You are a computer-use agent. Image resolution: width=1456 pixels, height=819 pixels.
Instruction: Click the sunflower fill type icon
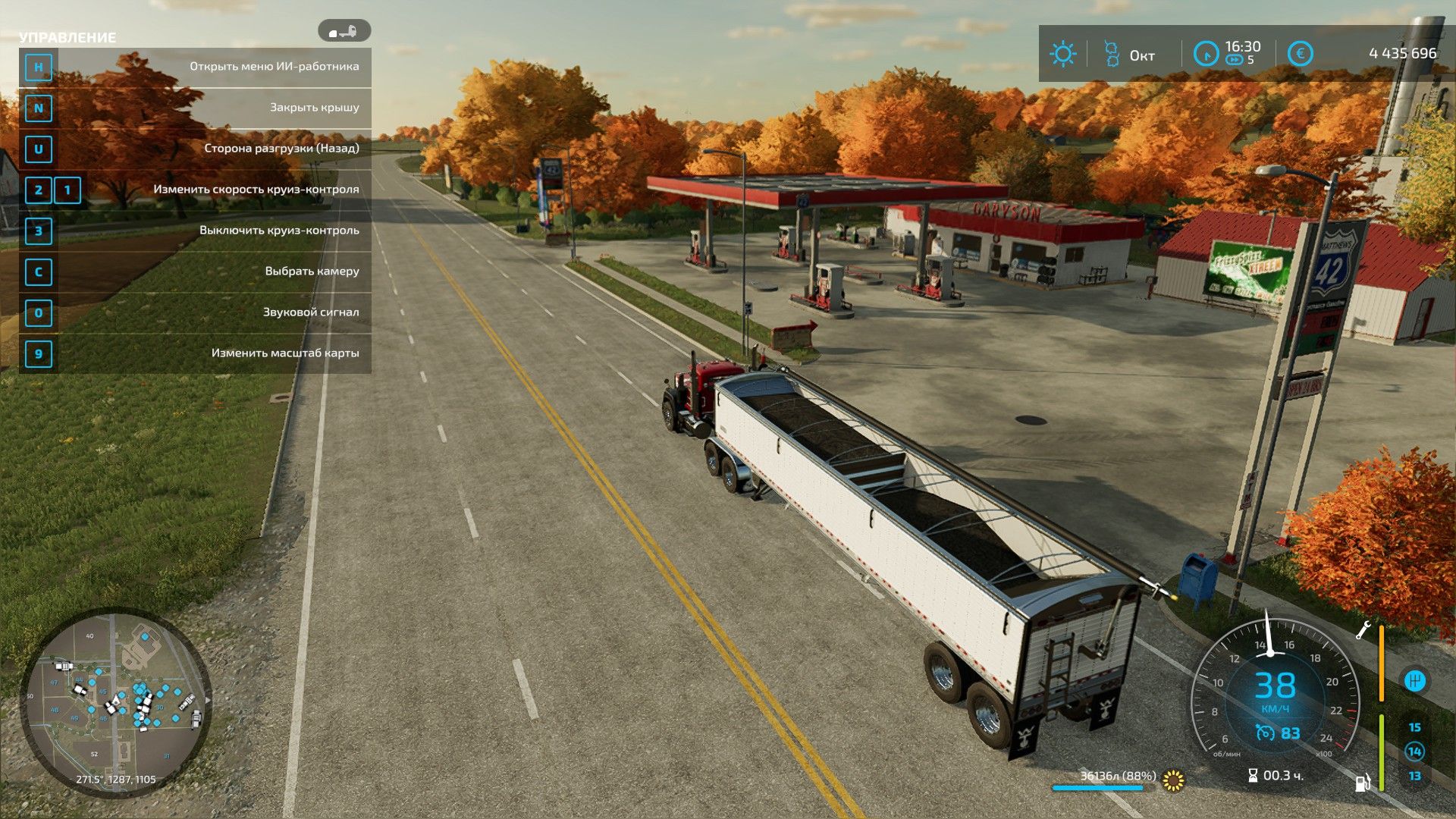(1173, 780)
